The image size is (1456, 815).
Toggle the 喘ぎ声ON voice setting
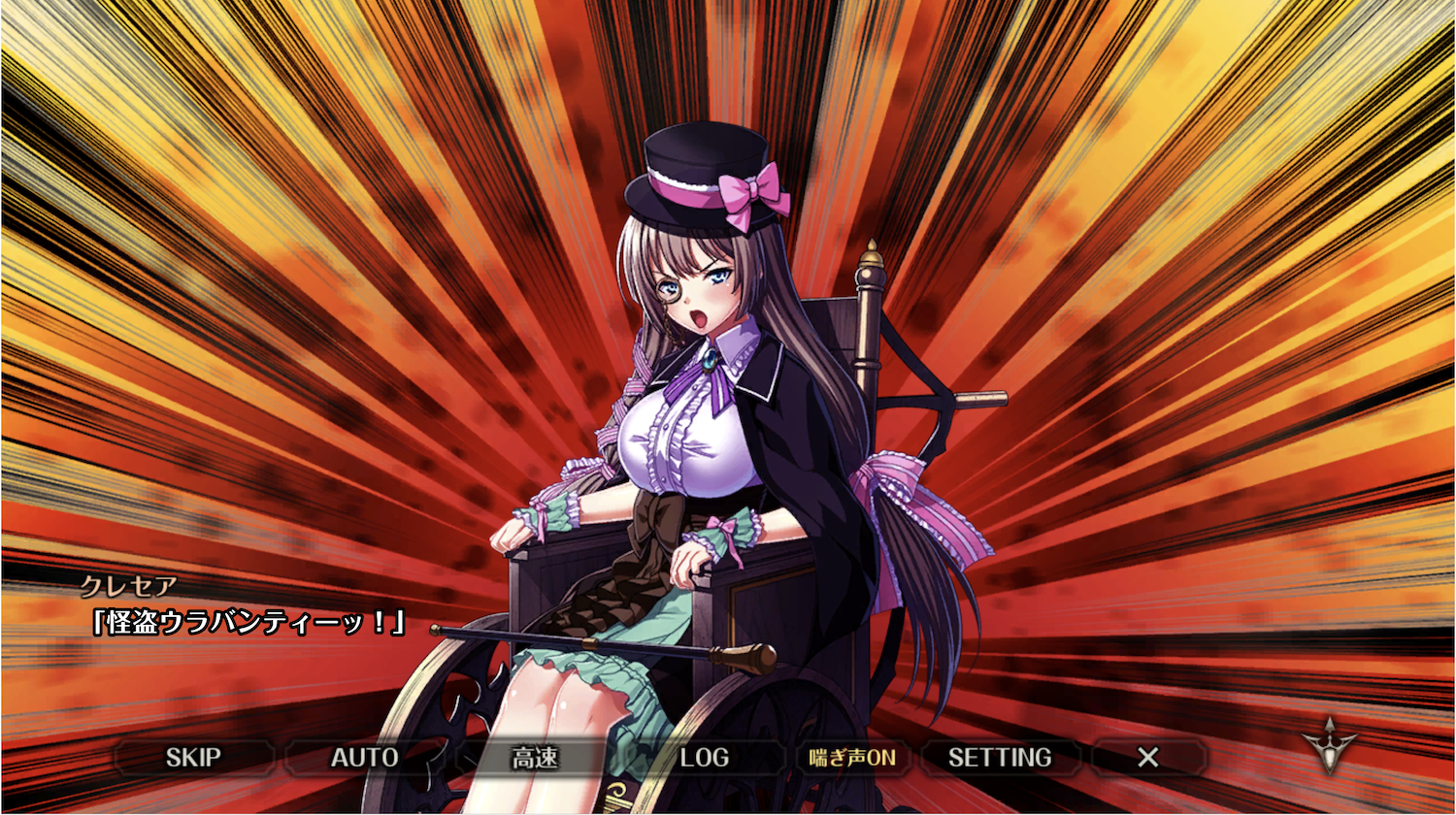pyautogui.click(x=852, y=758)
